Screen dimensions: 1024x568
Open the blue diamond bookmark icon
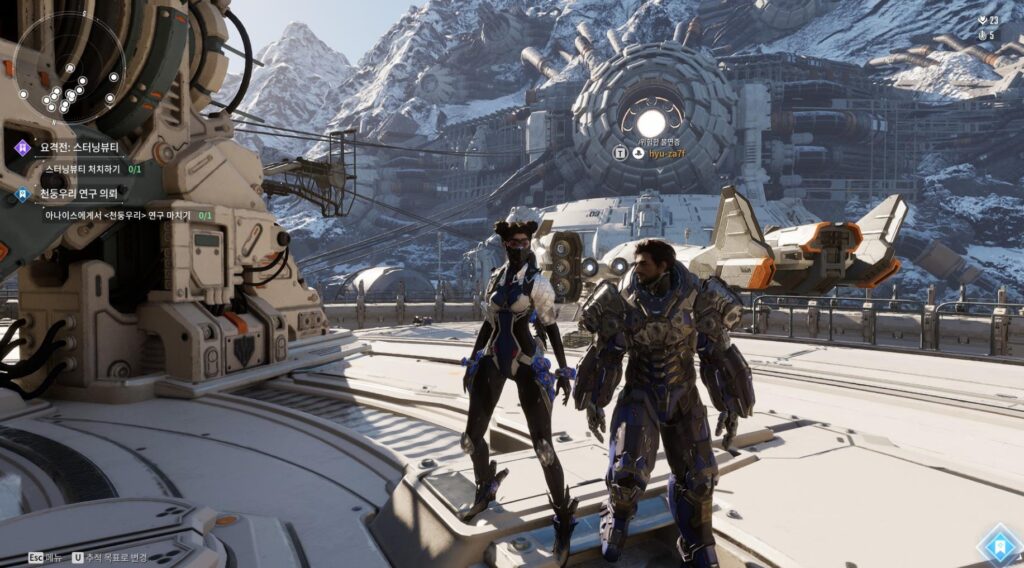coord(996,546)
